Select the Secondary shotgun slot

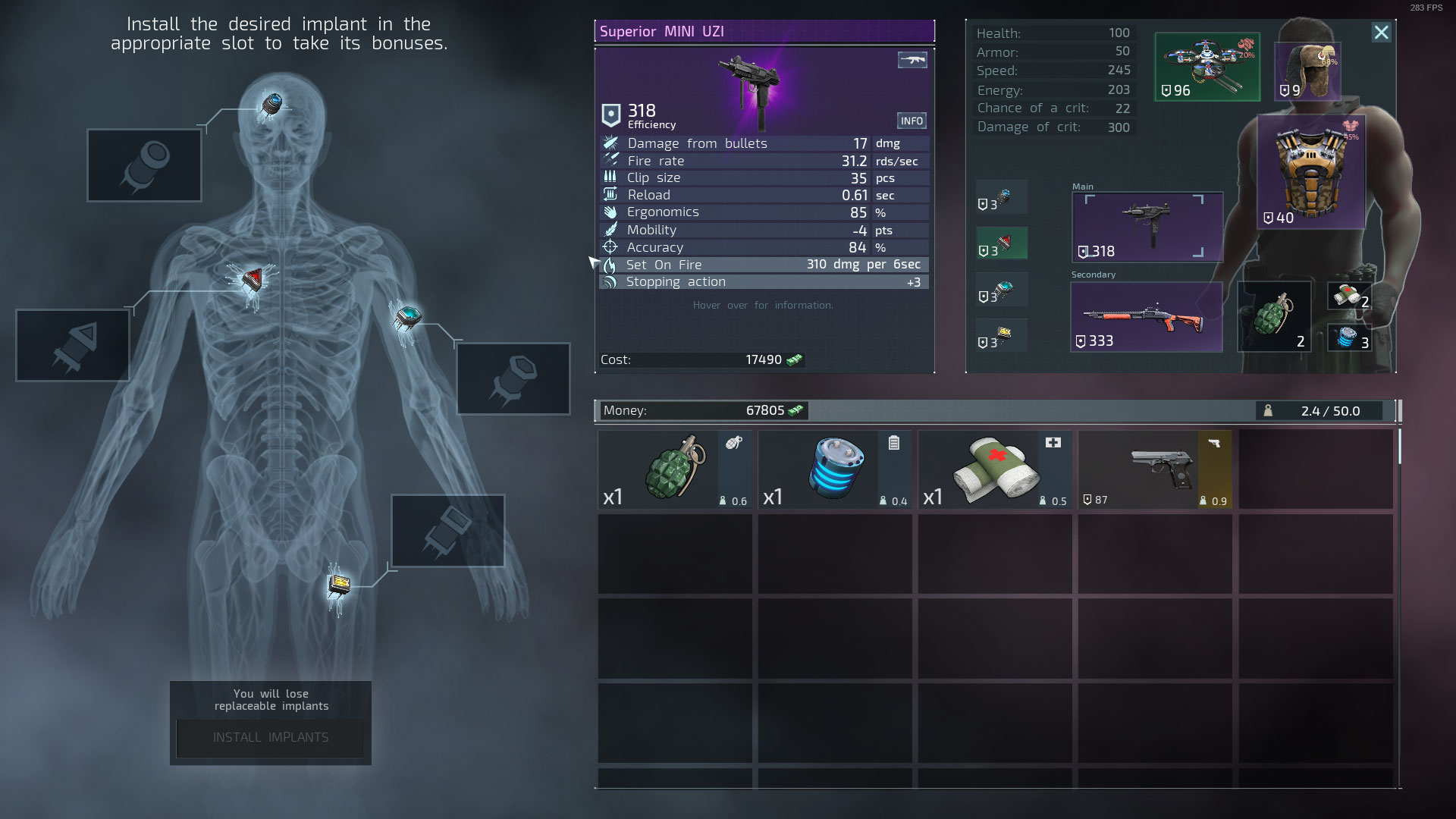click(x=1146, y=317)
